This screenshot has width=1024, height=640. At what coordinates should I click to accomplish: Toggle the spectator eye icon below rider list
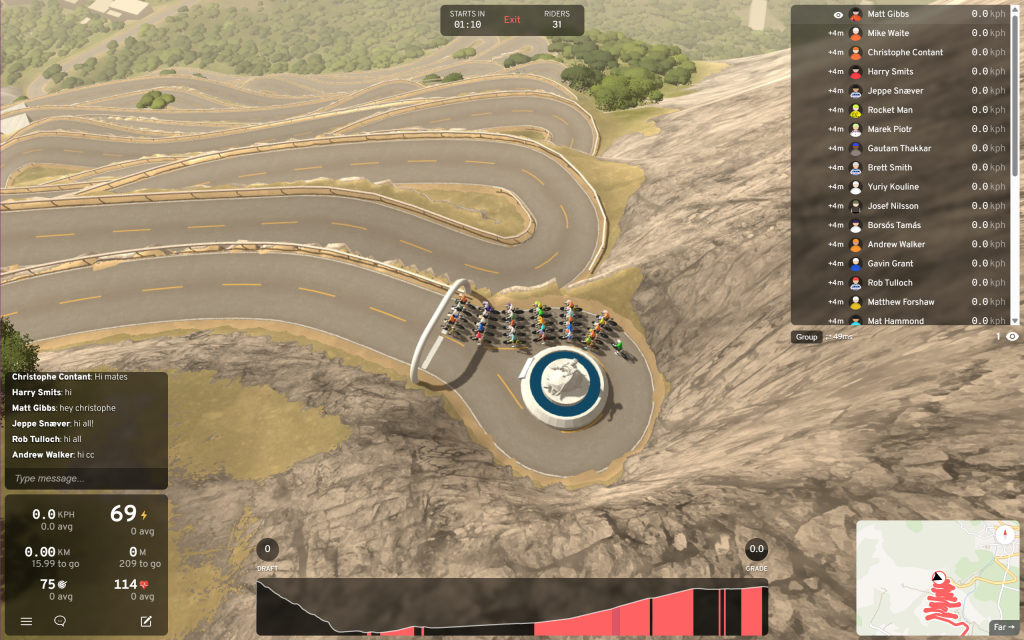(x=1012, y=337)
